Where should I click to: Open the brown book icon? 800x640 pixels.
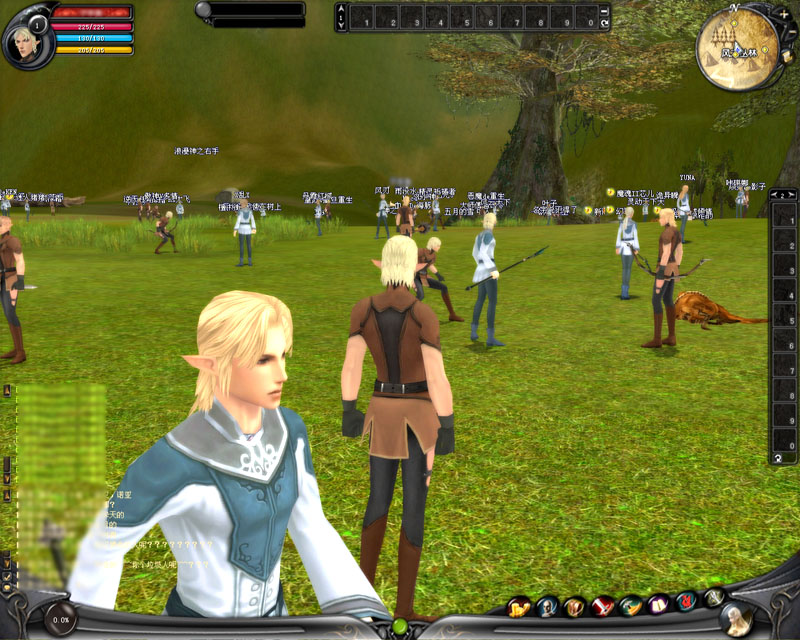click(574, 606)
